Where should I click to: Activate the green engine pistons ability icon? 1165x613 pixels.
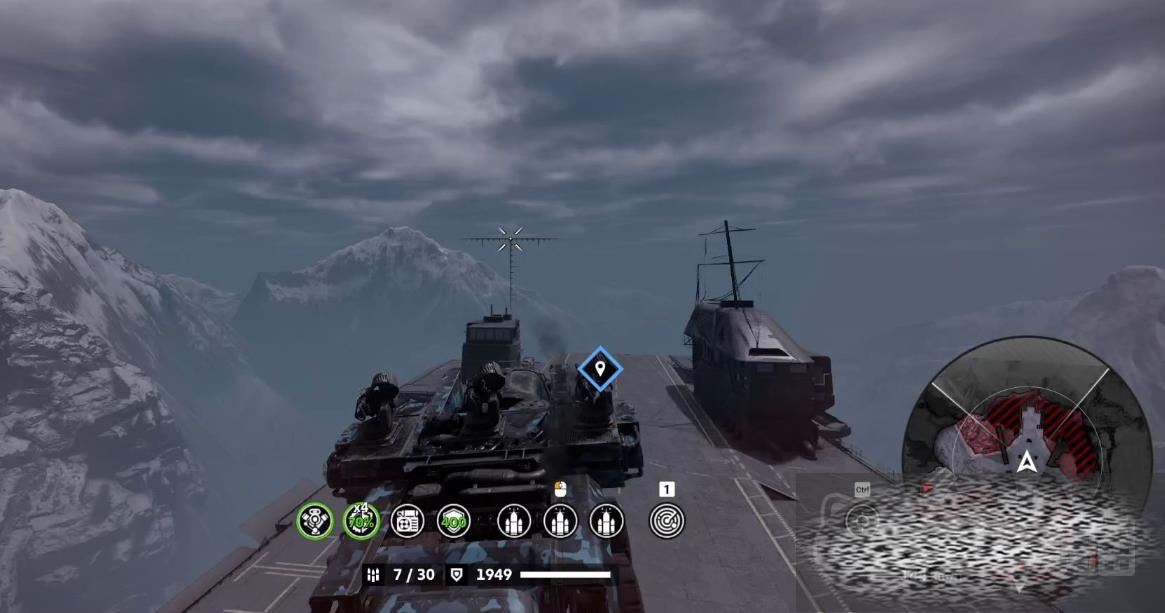pyautogui.click(x=315, y=520)
